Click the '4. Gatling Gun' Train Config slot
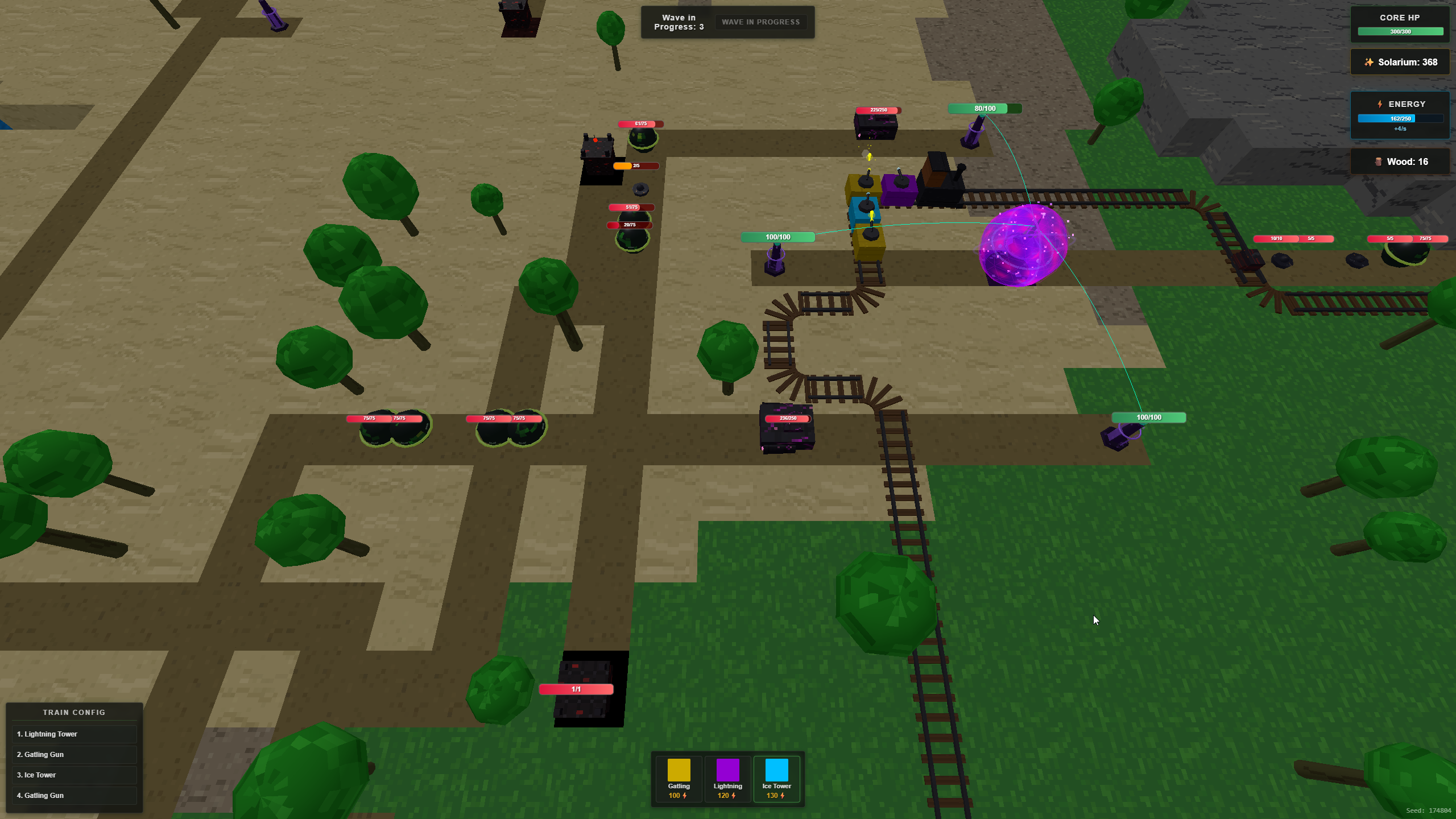 pyautogui.click(x=74, y=795)
